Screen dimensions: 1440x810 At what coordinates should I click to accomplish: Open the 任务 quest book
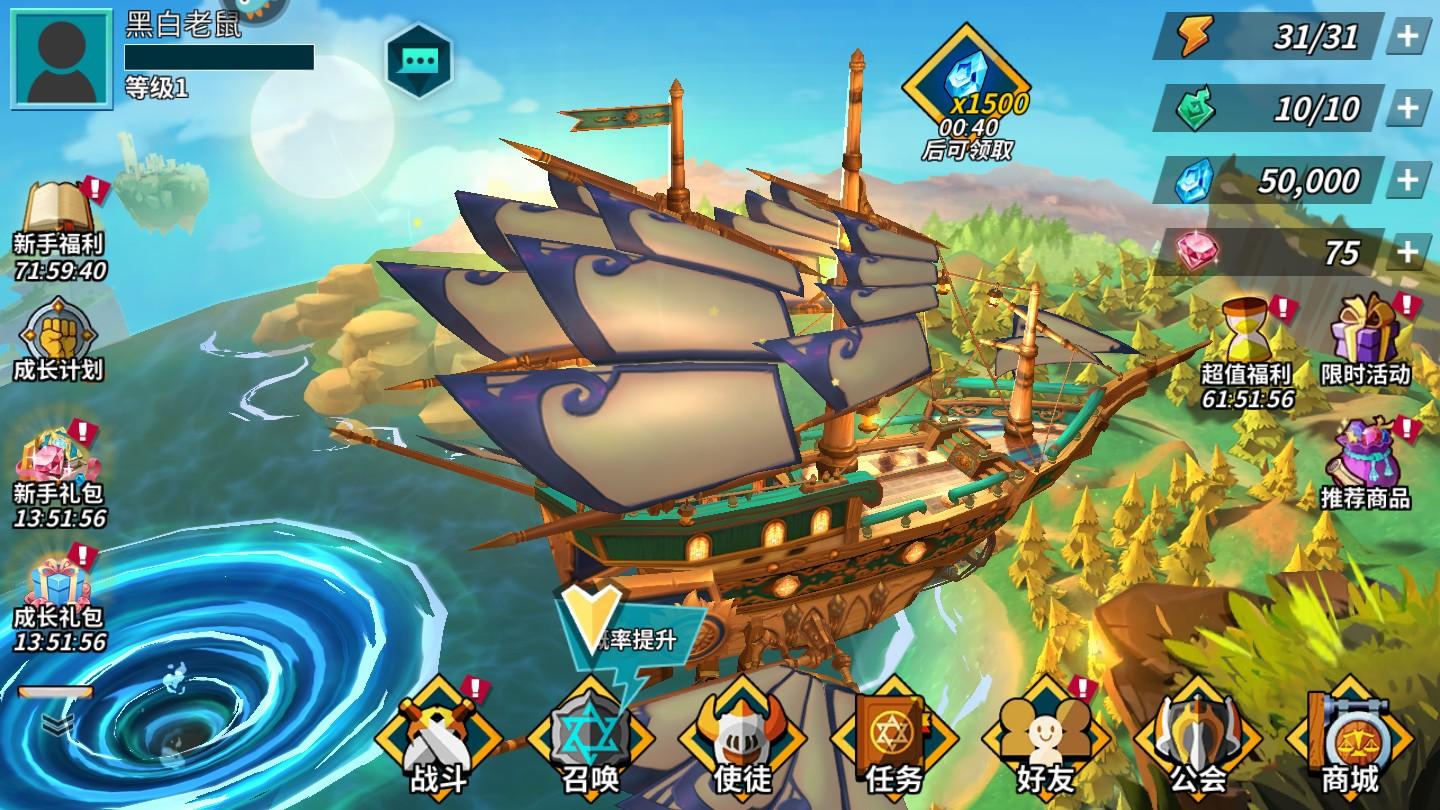pos(893,740)
